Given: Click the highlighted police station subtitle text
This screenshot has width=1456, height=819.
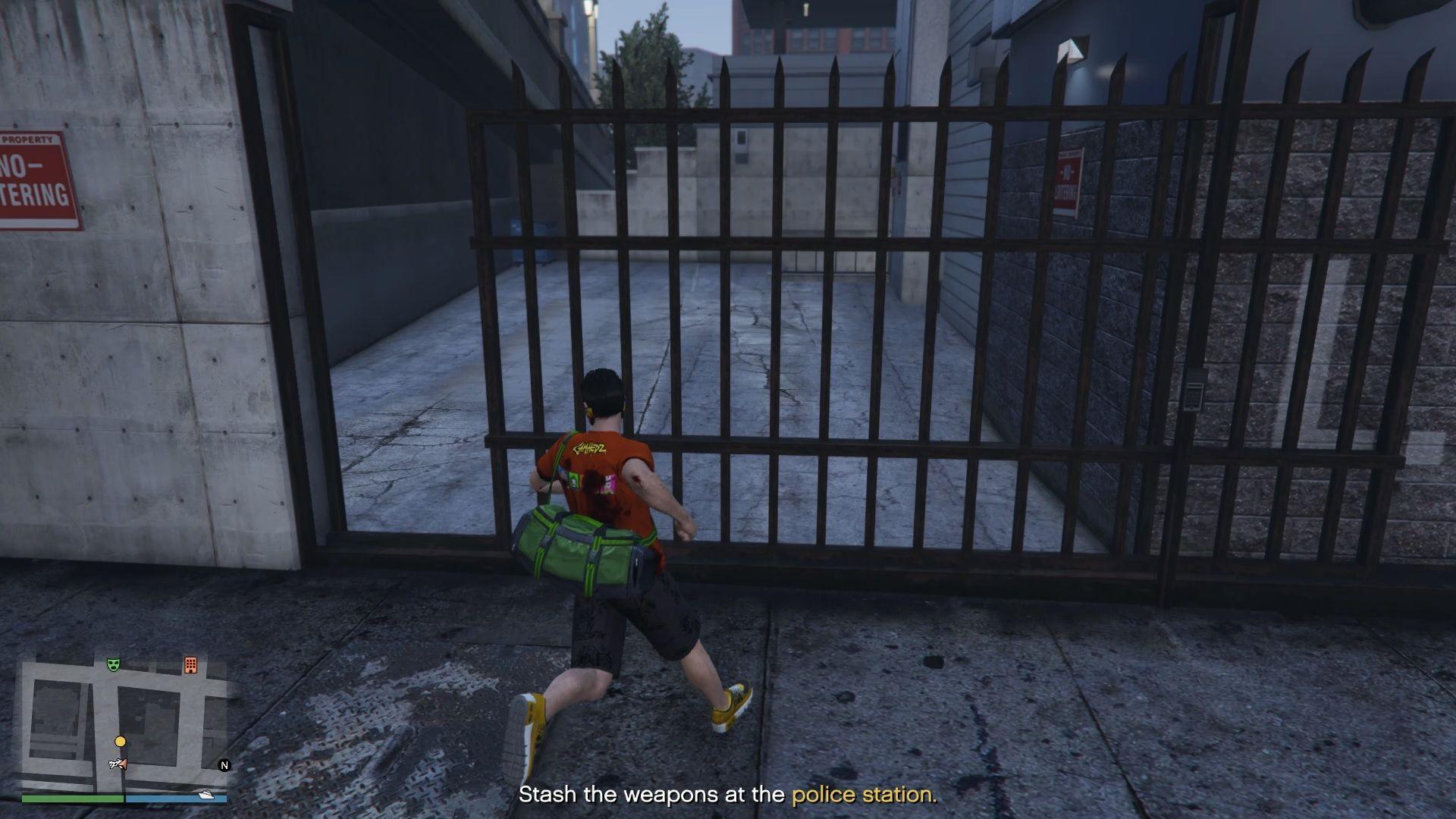Looking at the screenshot, I should point(864,794).
